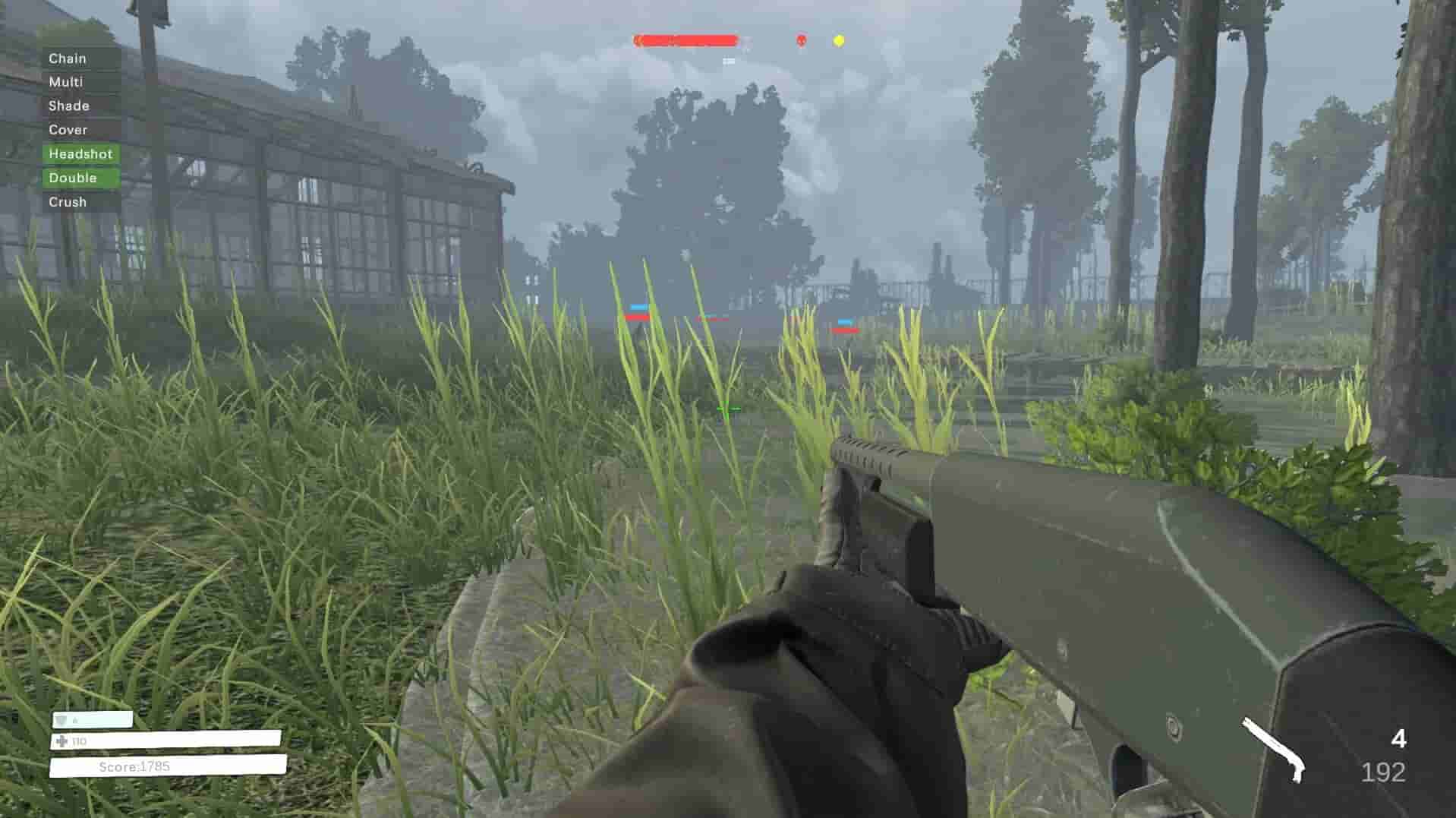Select the yellow pickup marker icon
Screen dimensions: 1456x818
[x=838, y=40]
